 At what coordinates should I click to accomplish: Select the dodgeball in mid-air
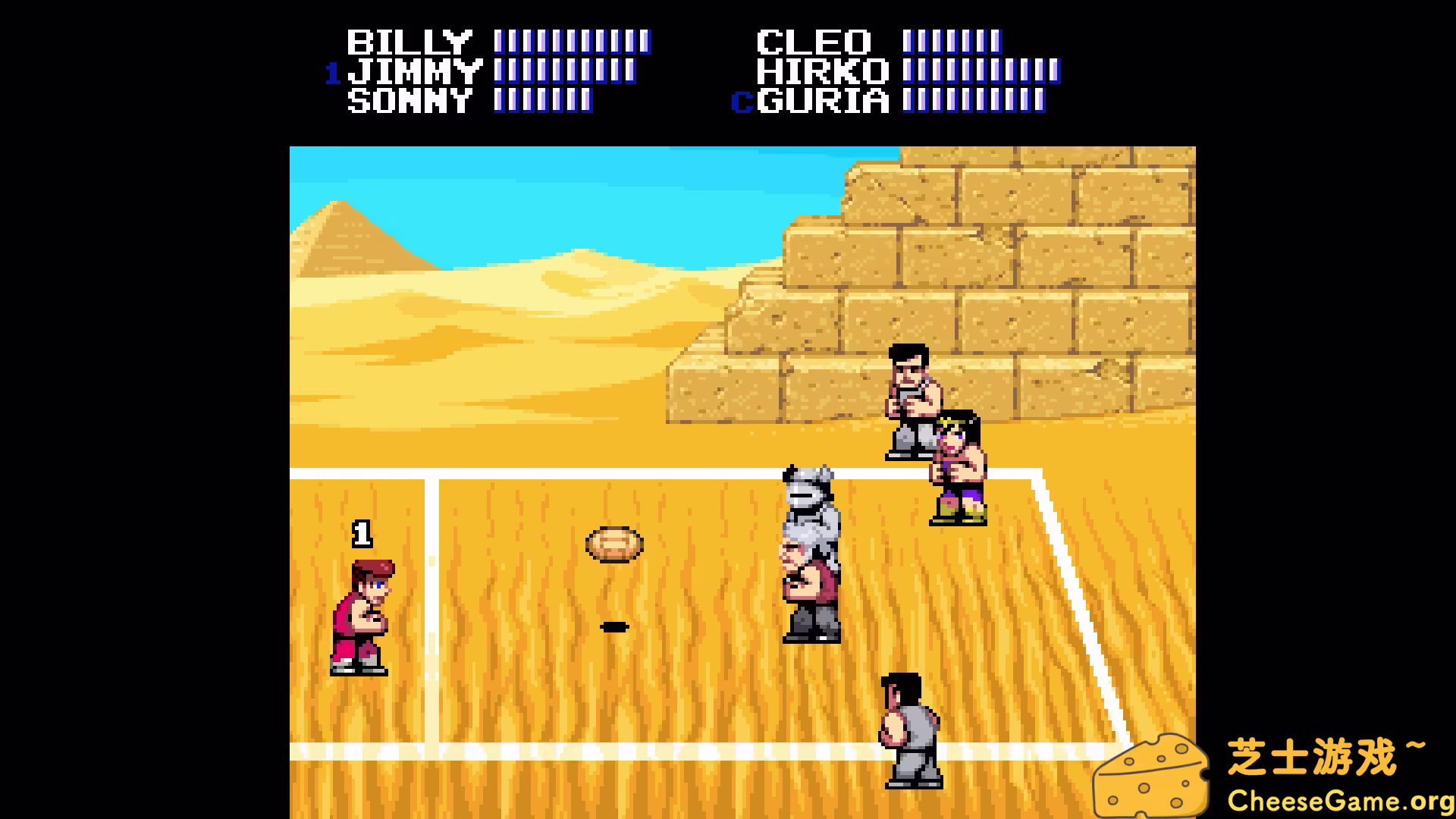613,544
